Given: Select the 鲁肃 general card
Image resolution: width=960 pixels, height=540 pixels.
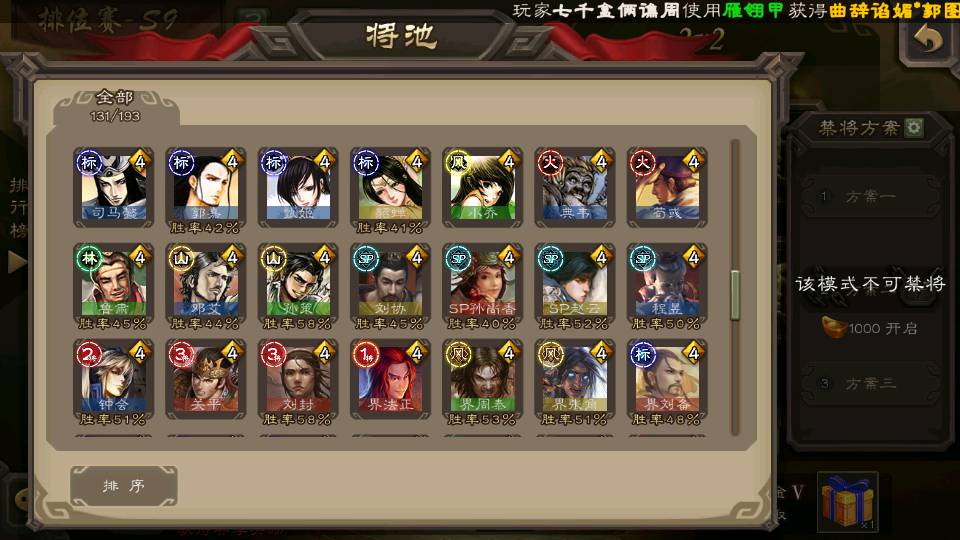Looking at the screenshot, I should [113, 282].
